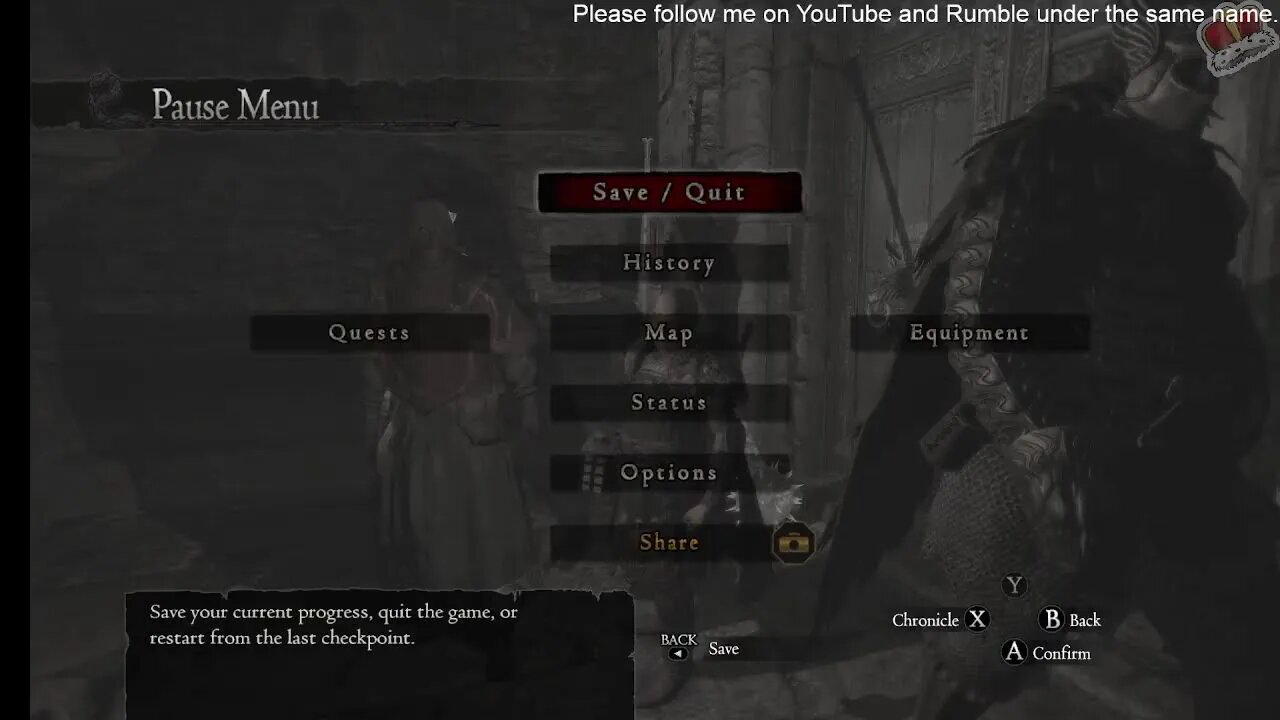
Task: Click the camera icon beside Share
Action: click(x=795, y=543)
